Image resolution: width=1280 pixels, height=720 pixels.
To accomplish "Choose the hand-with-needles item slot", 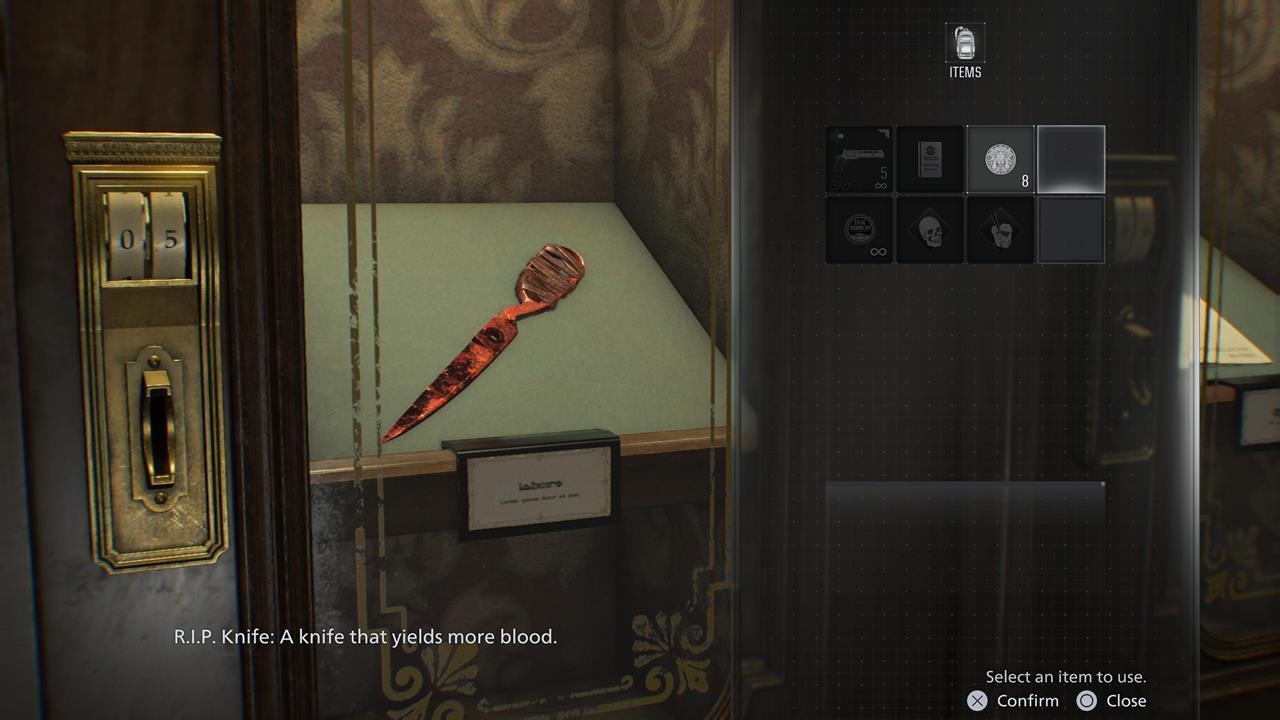I will pyautogui.click(x=1000, y=229).
